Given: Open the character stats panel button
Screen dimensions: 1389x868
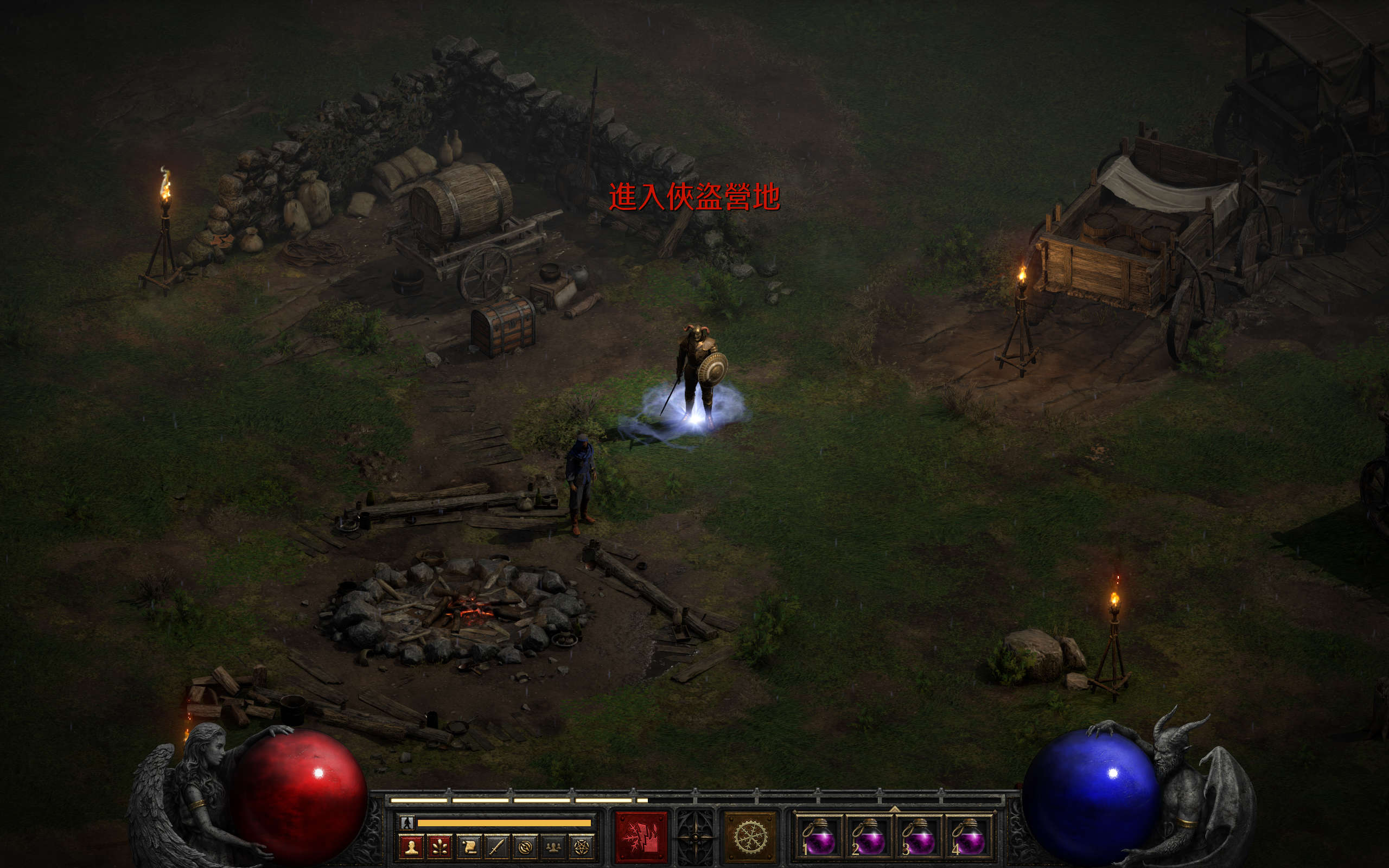Looking at the screenshot, I should [x=411, y=847].
